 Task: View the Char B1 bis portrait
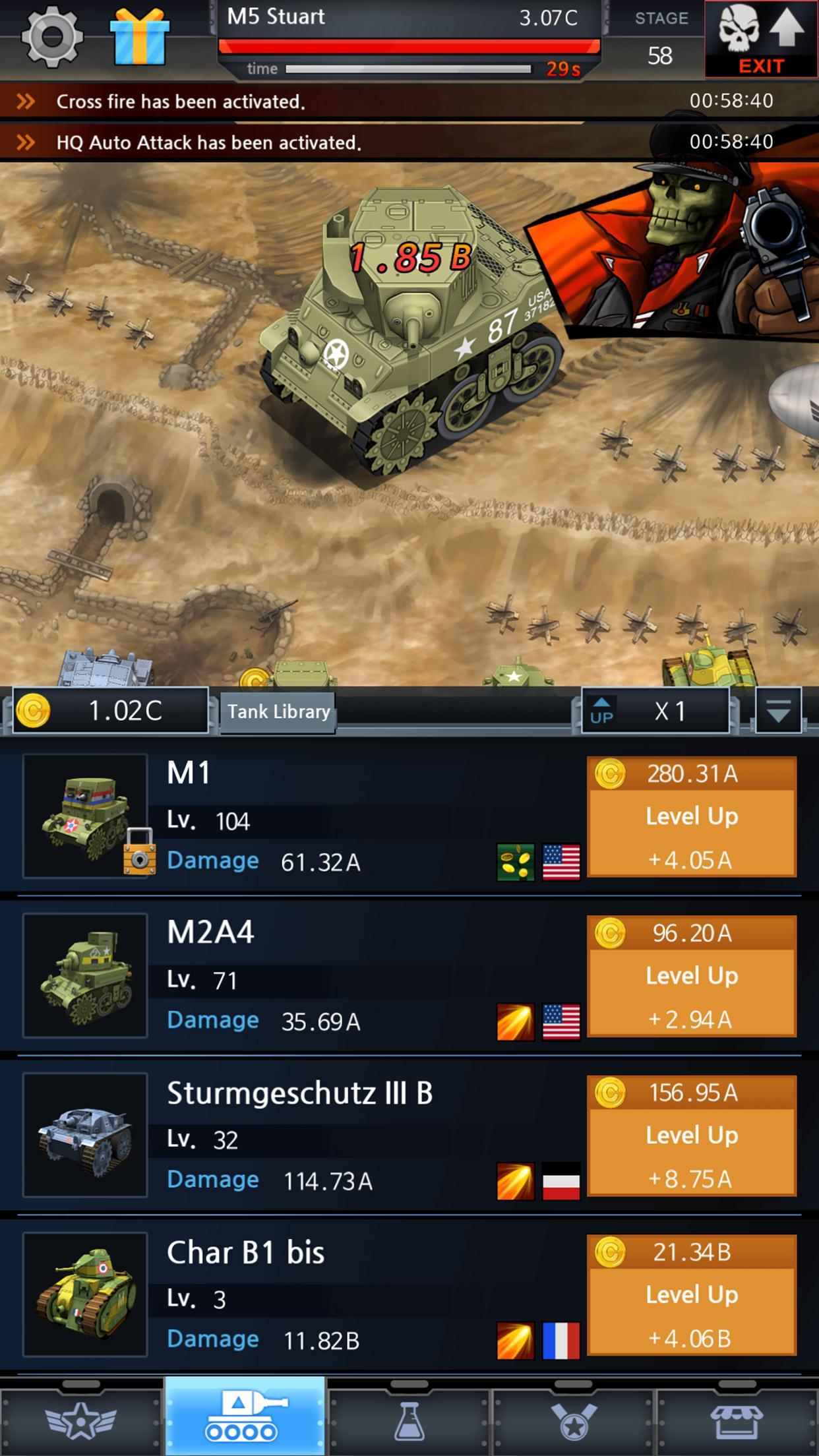[85, 1295]
